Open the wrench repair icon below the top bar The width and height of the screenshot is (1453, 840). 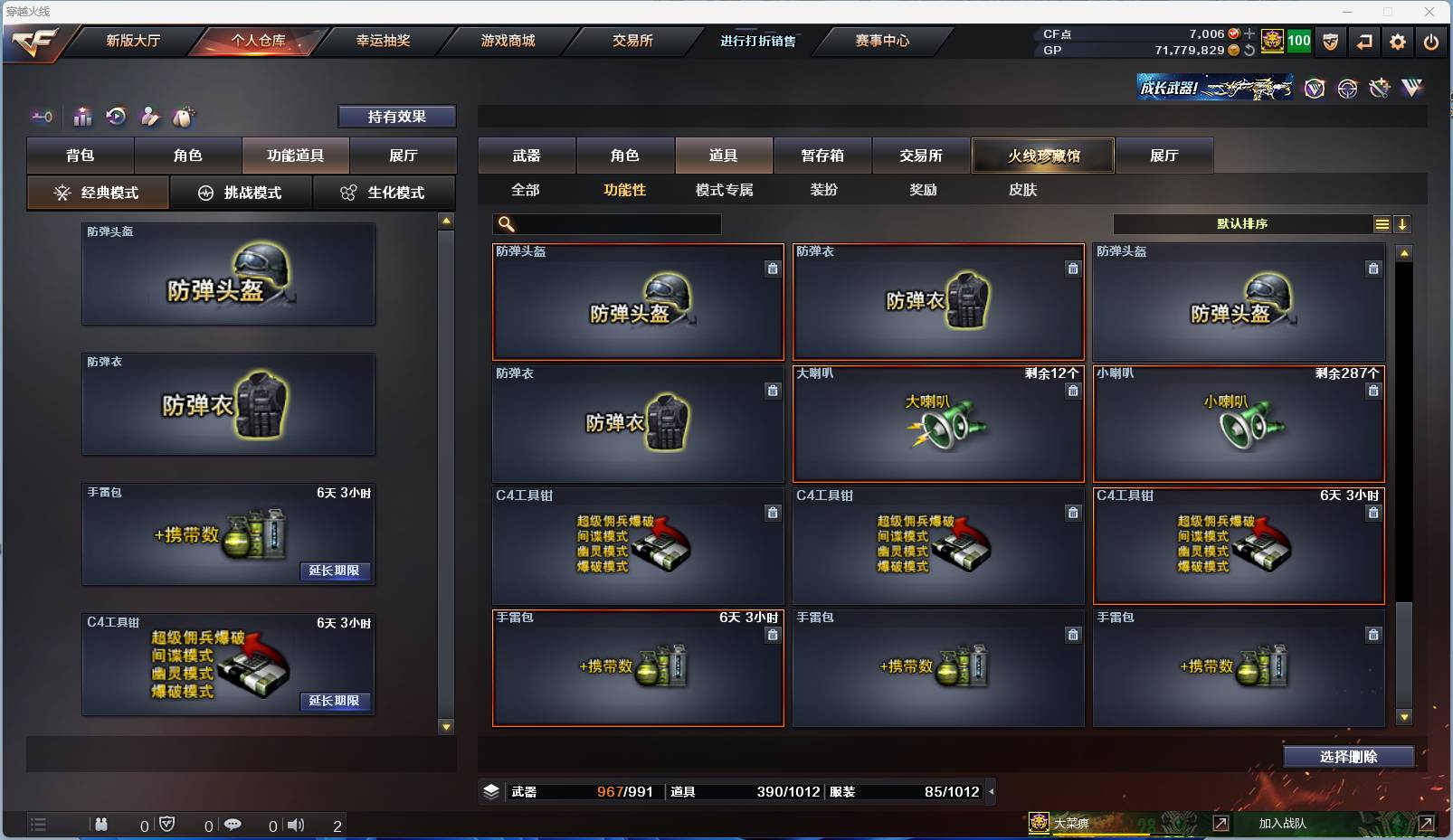(1379, 89)
